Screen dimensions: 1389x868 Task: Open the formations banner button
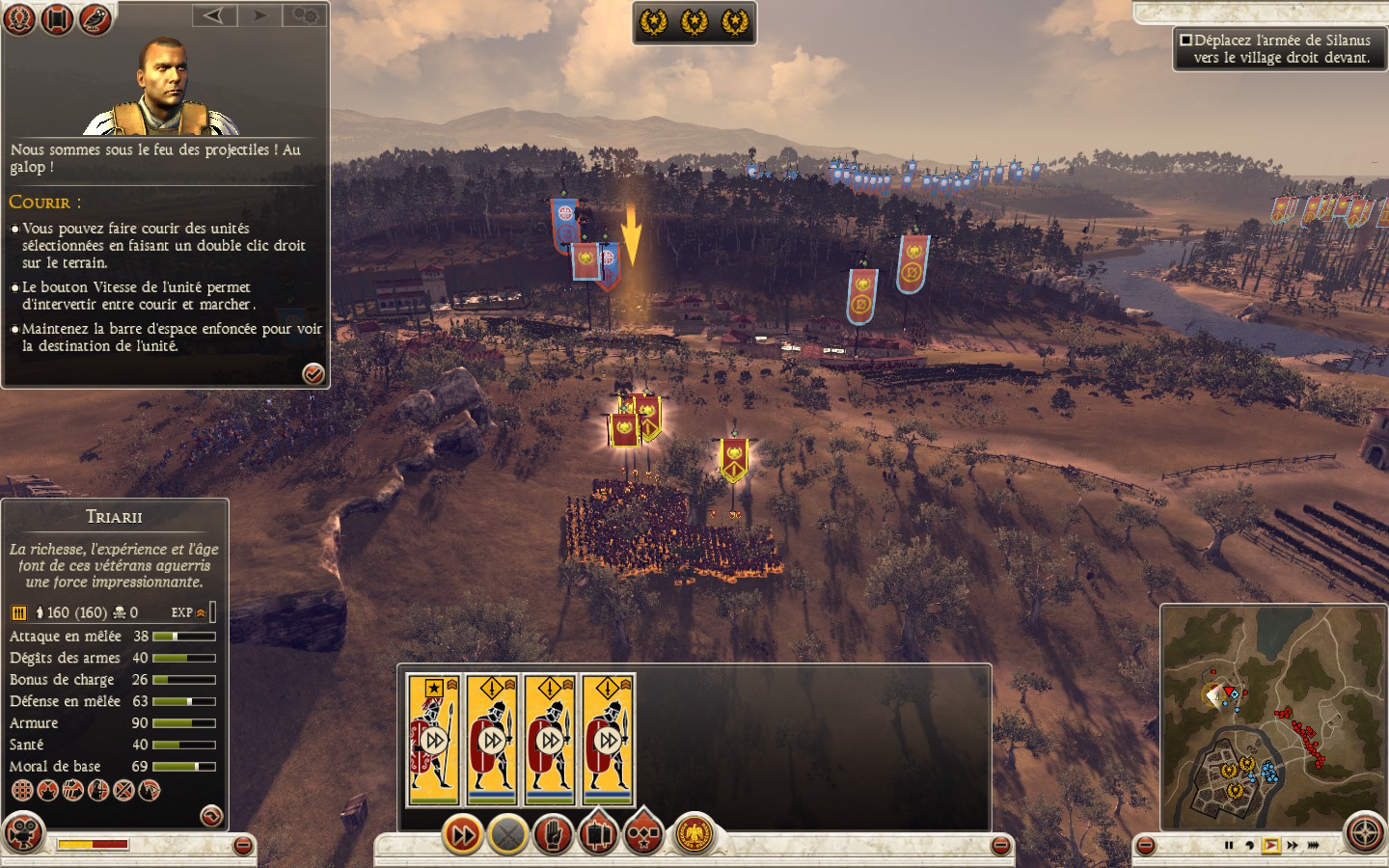598,834
